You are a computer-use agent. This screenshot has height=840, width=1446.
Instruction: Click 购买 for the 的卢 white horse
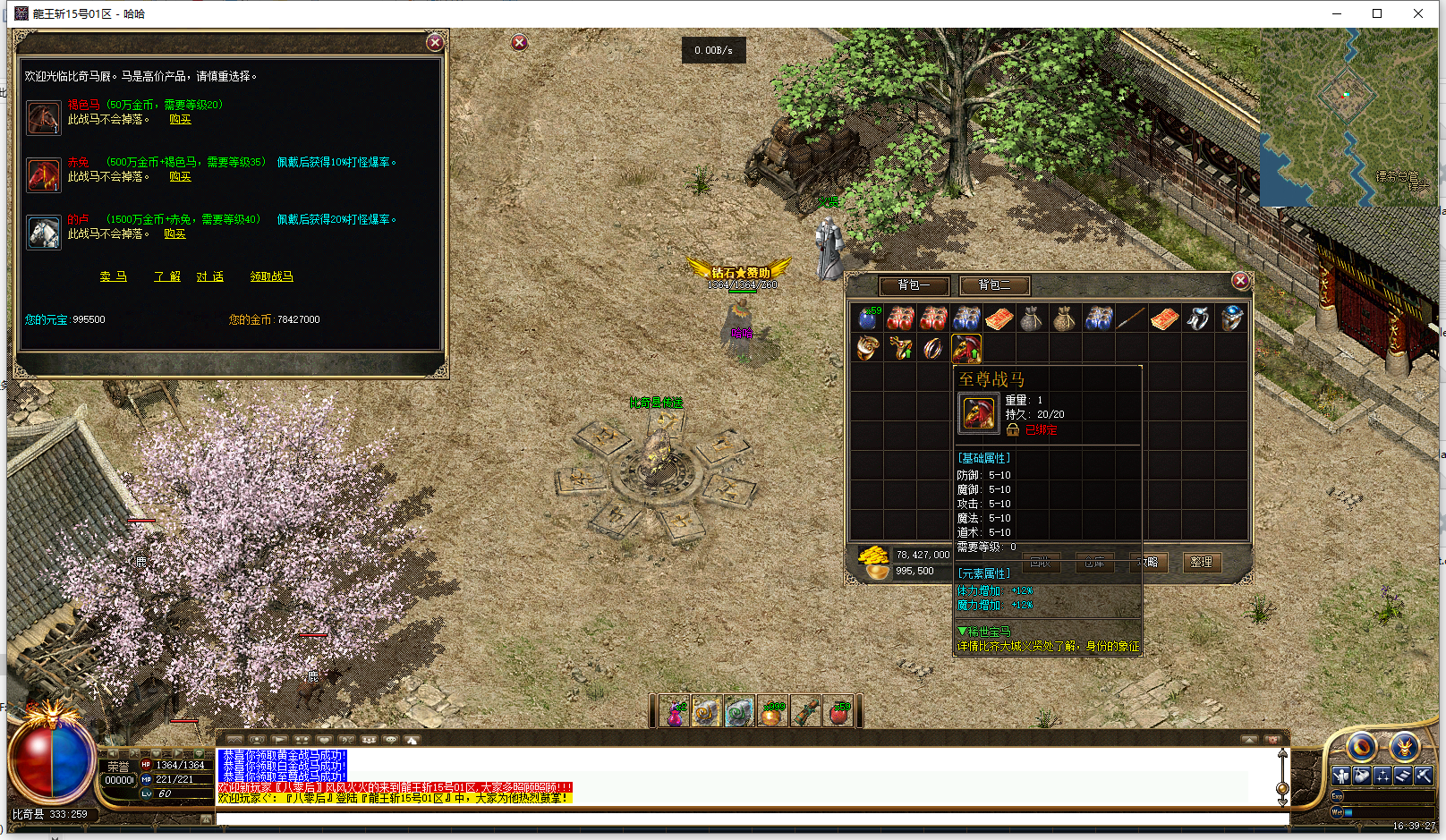[174, 233]
